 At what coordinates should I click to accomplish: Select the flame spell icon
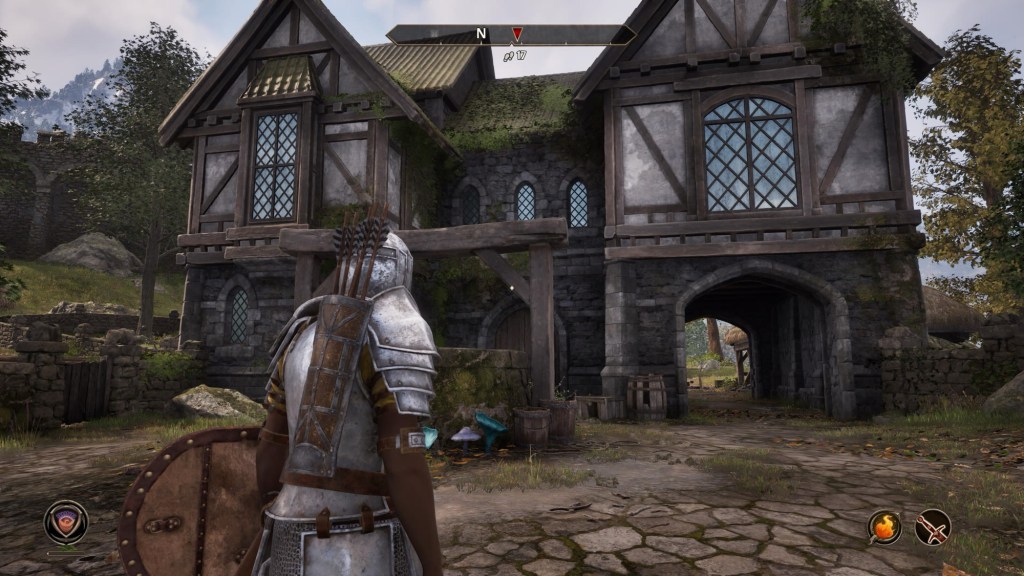(884, 526)
